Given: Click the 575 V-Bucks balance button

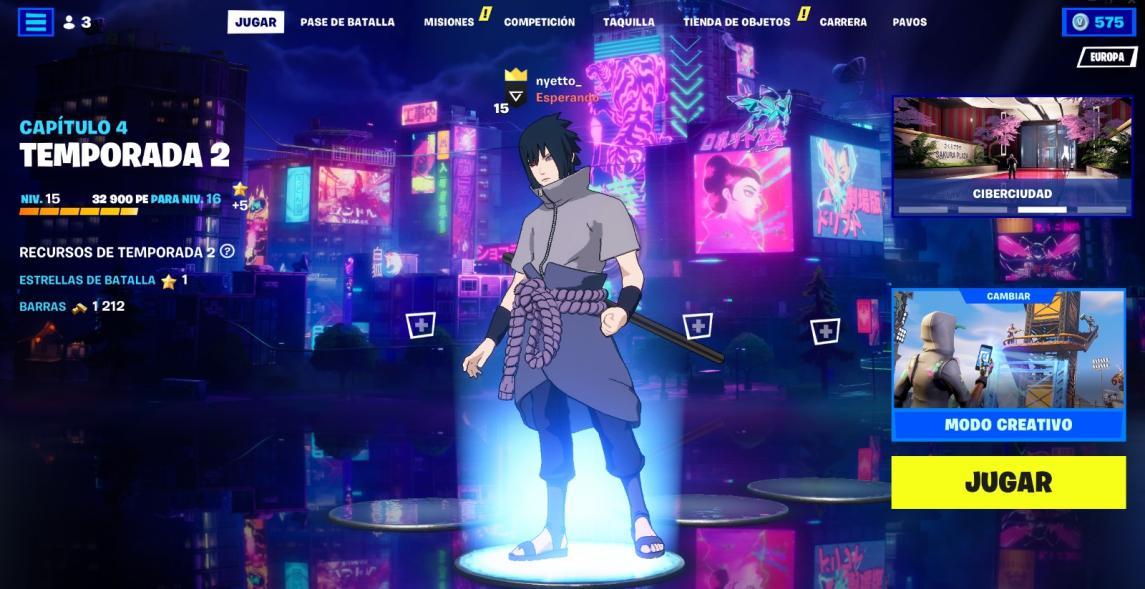Looking at the screenshot, I should (x=1098, y=22).
